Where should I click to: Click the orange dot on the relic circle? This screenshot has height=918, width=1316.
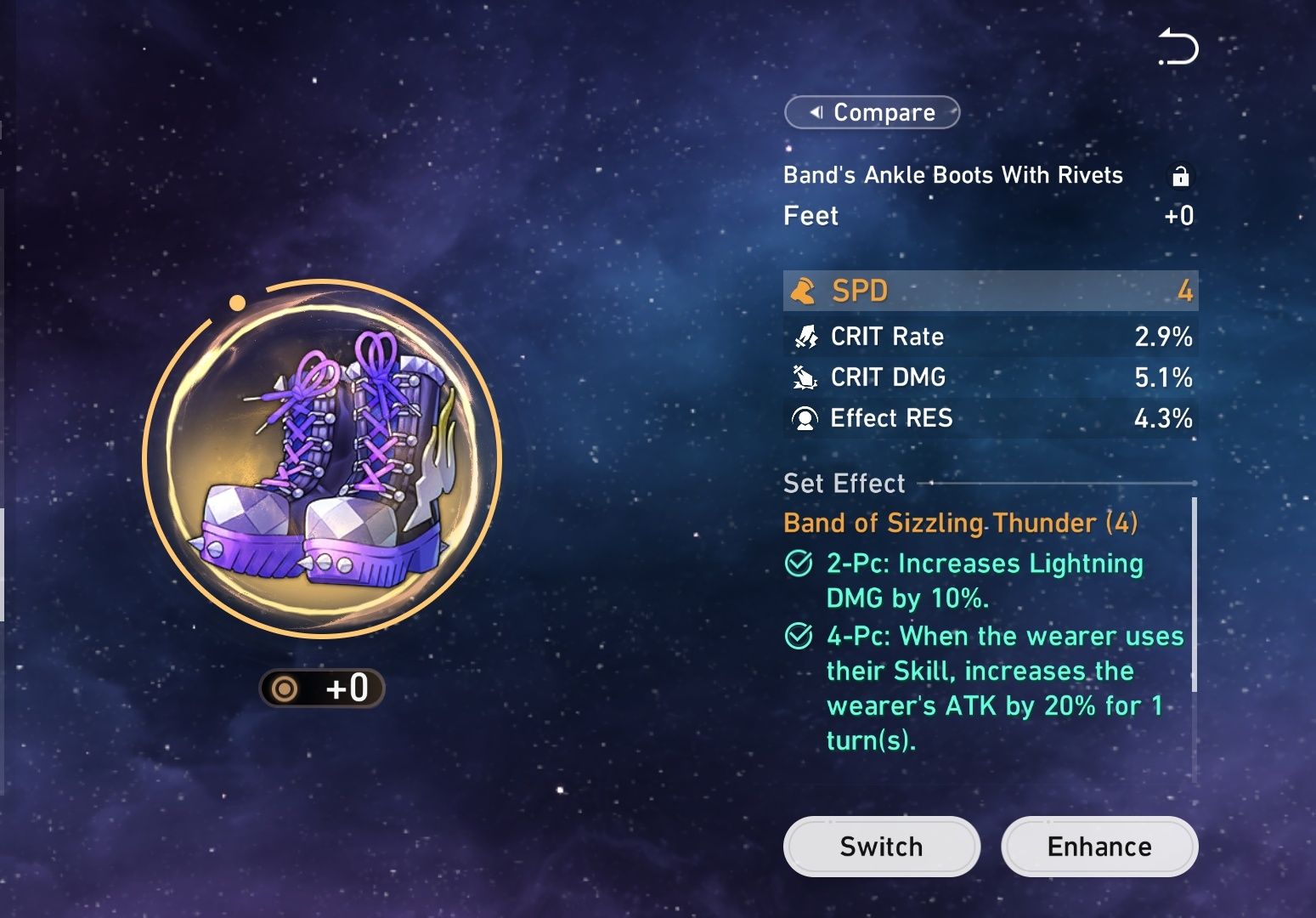tap(238, 301)
